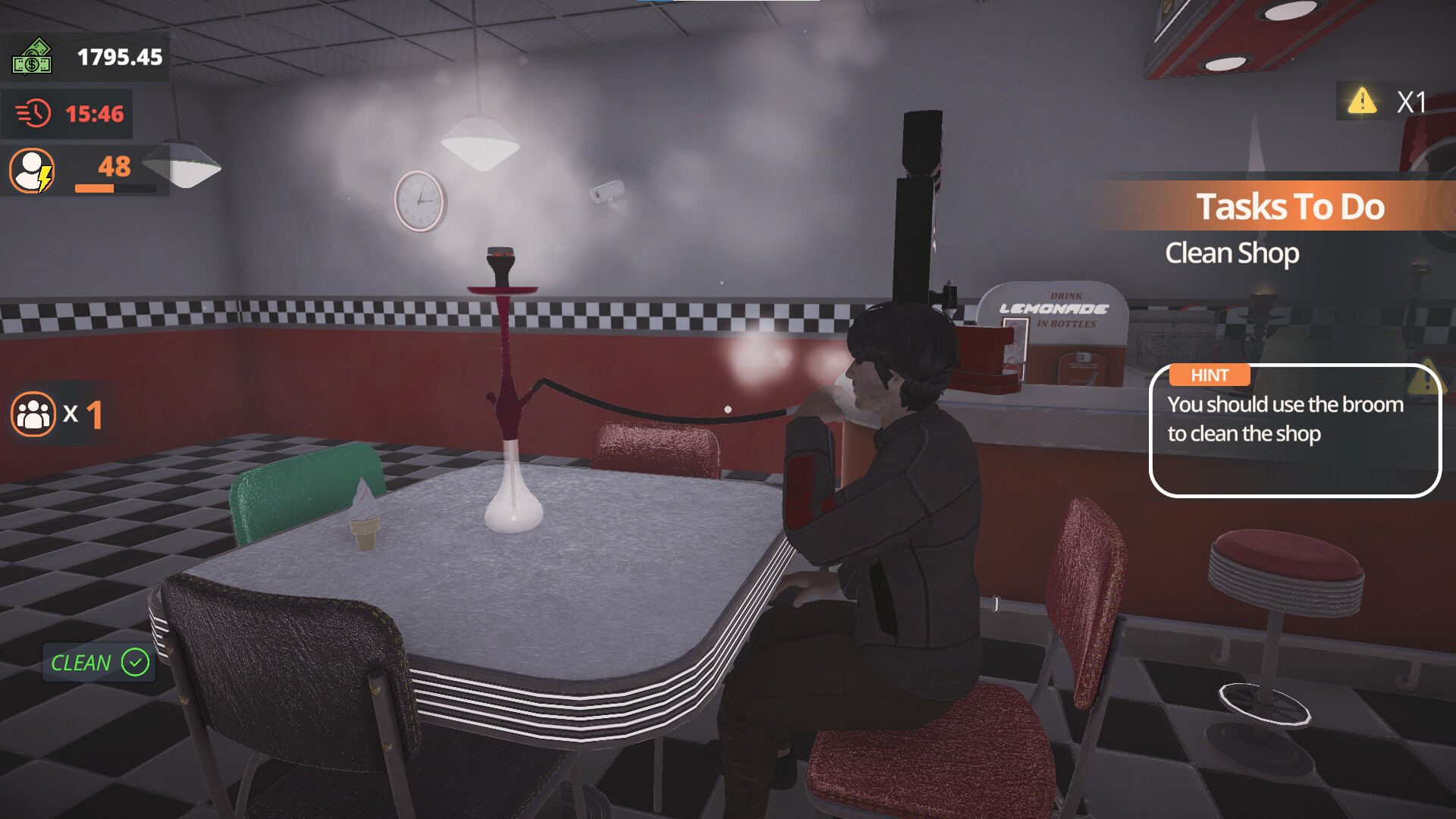Select the green checkmark in the CLEAN badge

tap(133, 663)
